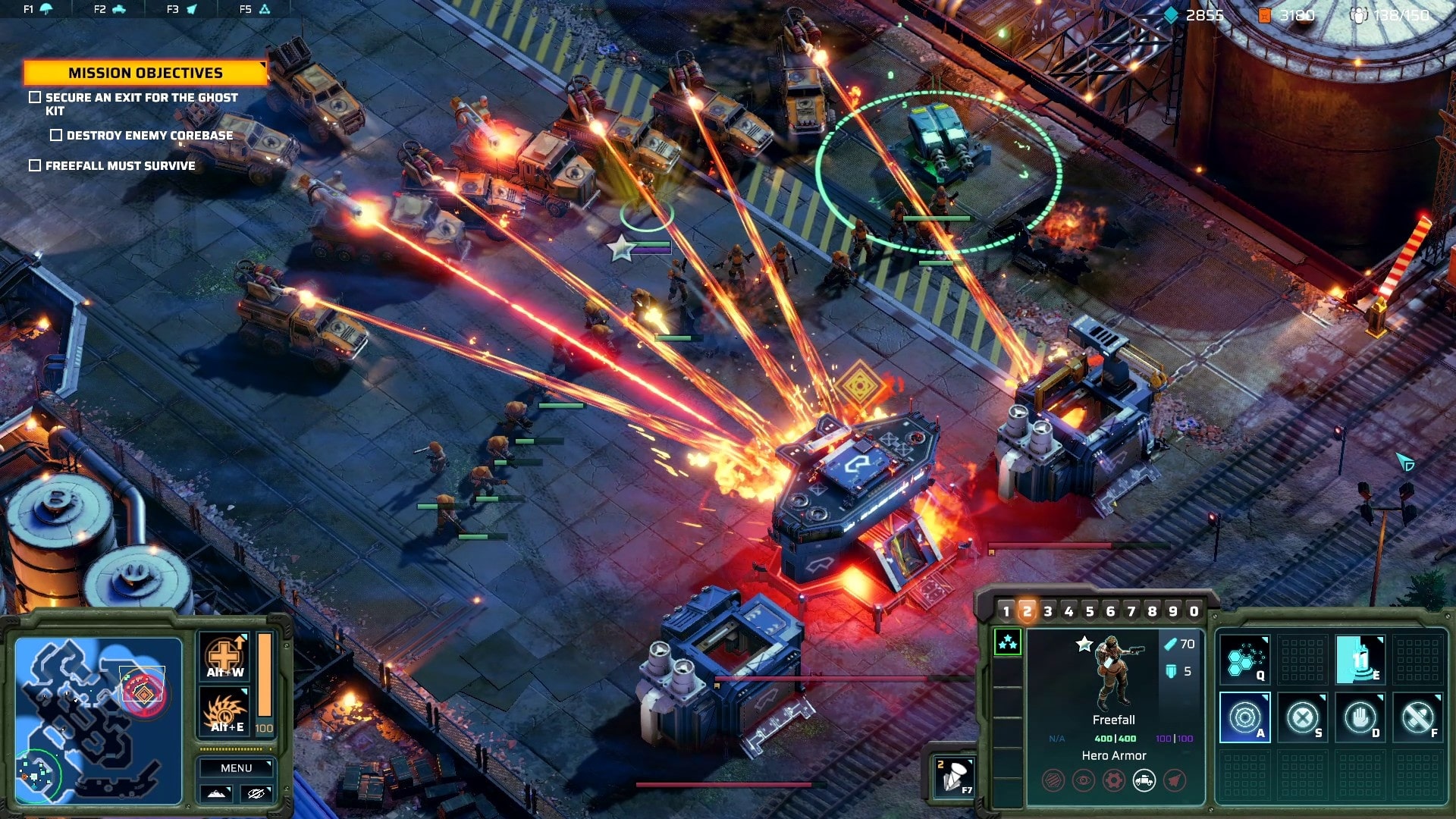Image resolution: width=1456 pixels, height=819 pixels.
Task: Select control group 2
Action: pos(1027,611)
